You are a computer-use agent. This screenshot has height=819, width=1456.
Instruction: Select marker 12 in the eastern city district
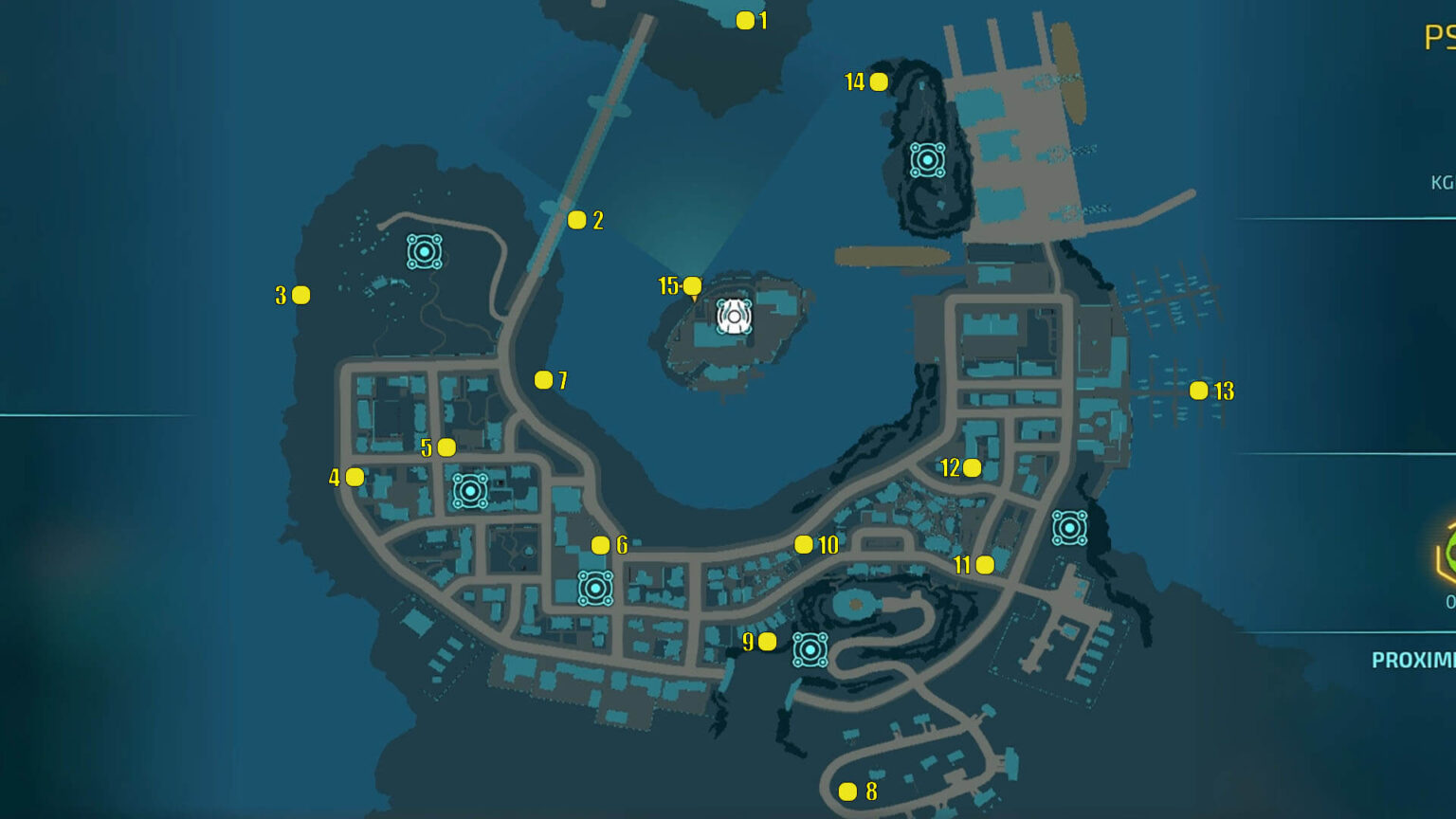pyautogui.click(x=973, y=466)
